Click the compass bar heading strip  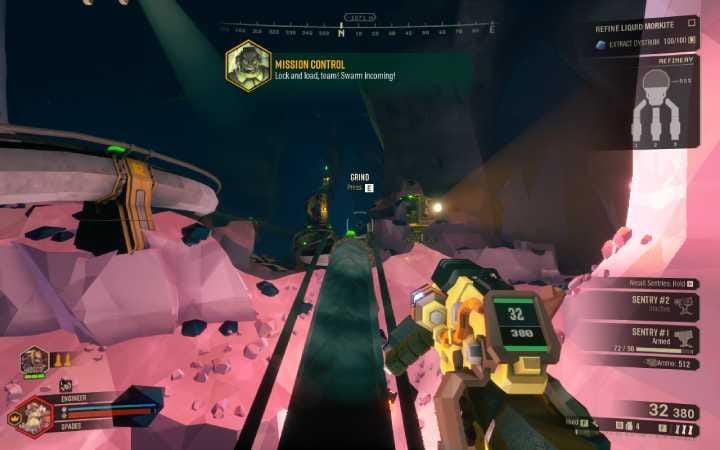(x=355, y=30)
